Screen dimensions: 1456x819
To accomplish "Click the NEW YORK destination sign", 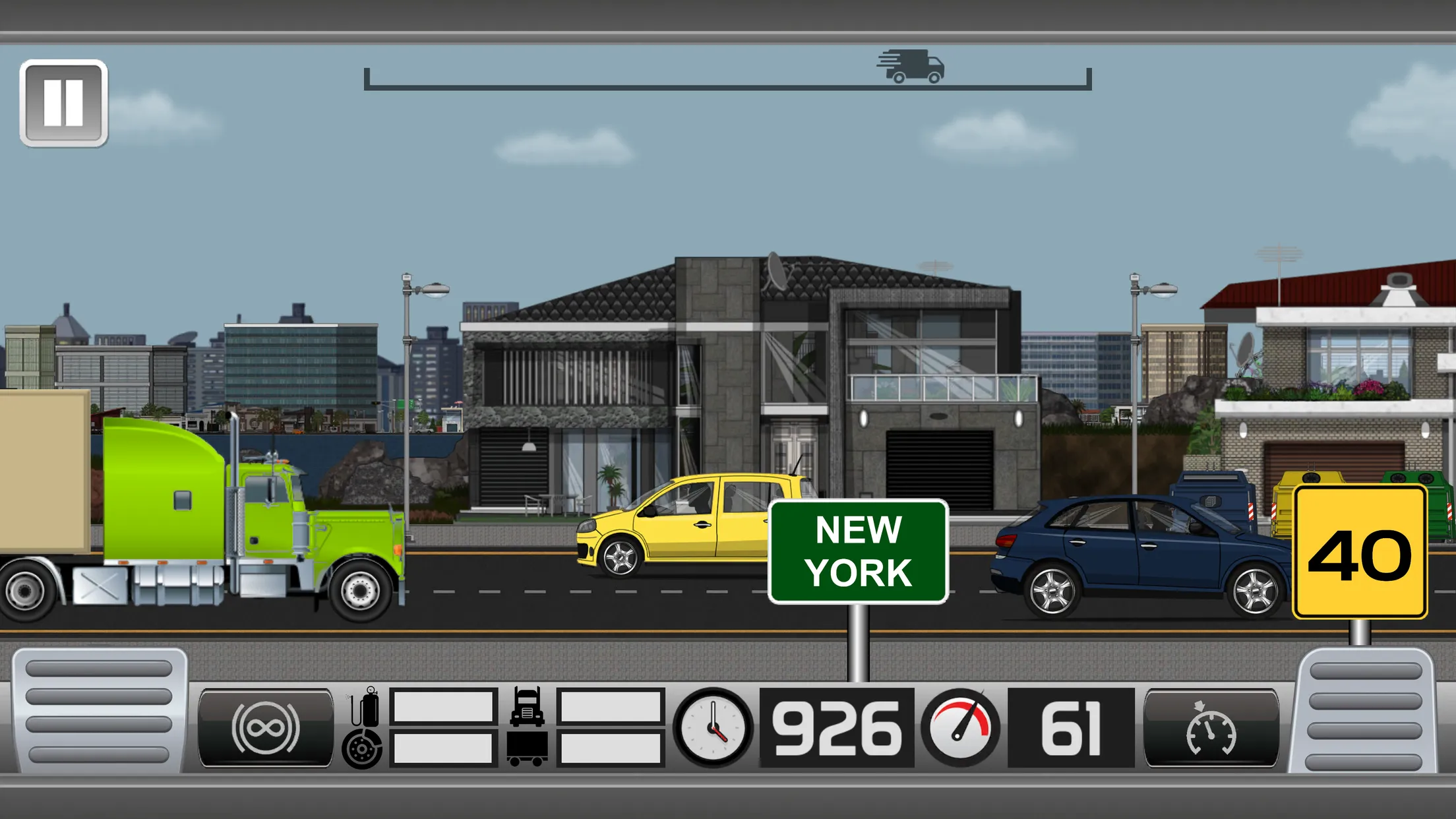I will tap(857, 551).
